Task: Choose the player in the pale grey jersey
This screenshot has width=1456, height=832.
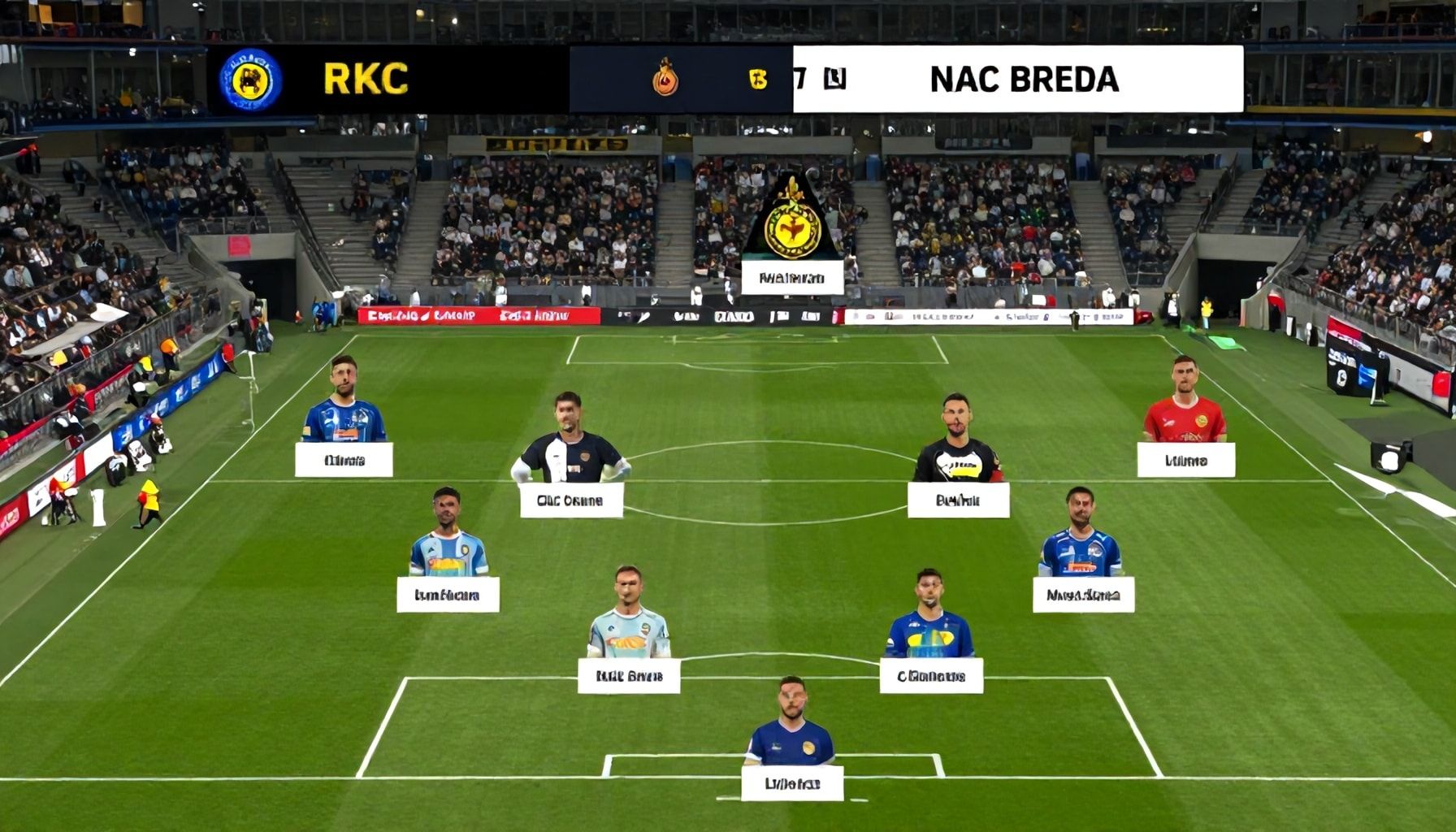Action: tap(628, 624)
